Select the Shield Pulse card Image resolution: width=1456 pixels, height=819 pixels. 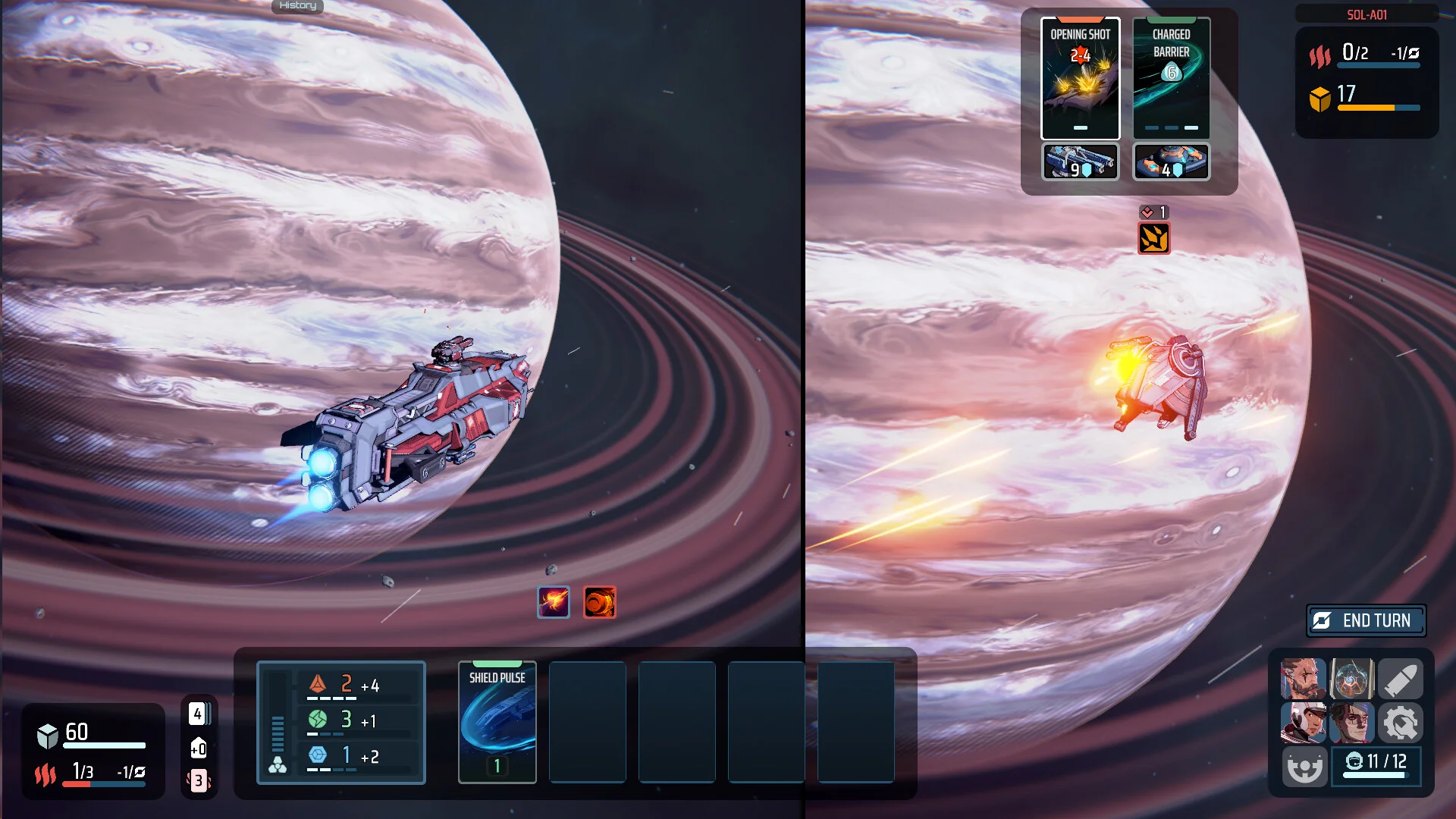pos(497,721)
